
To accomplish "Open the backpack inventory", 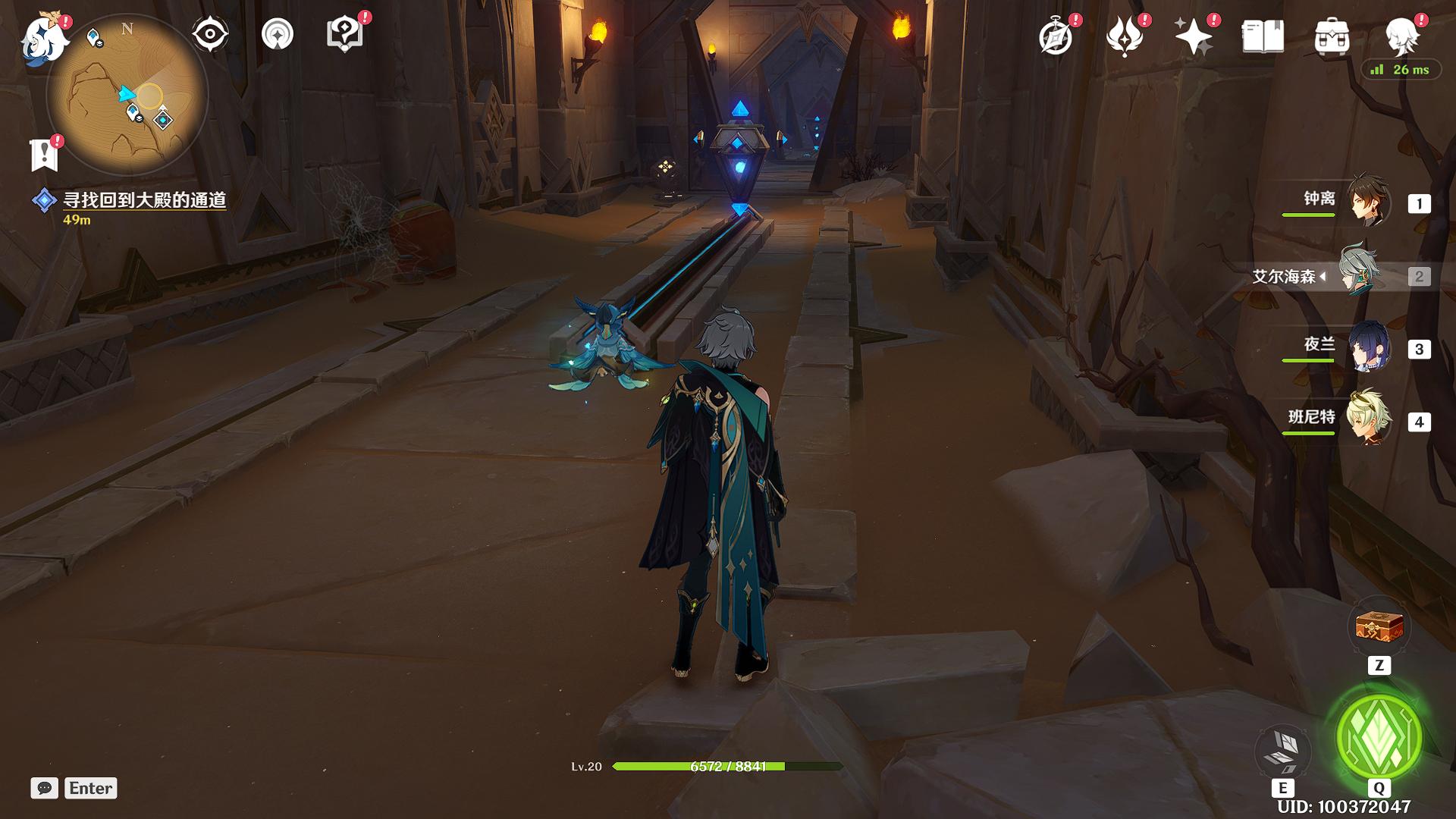I will point(1332,36).
